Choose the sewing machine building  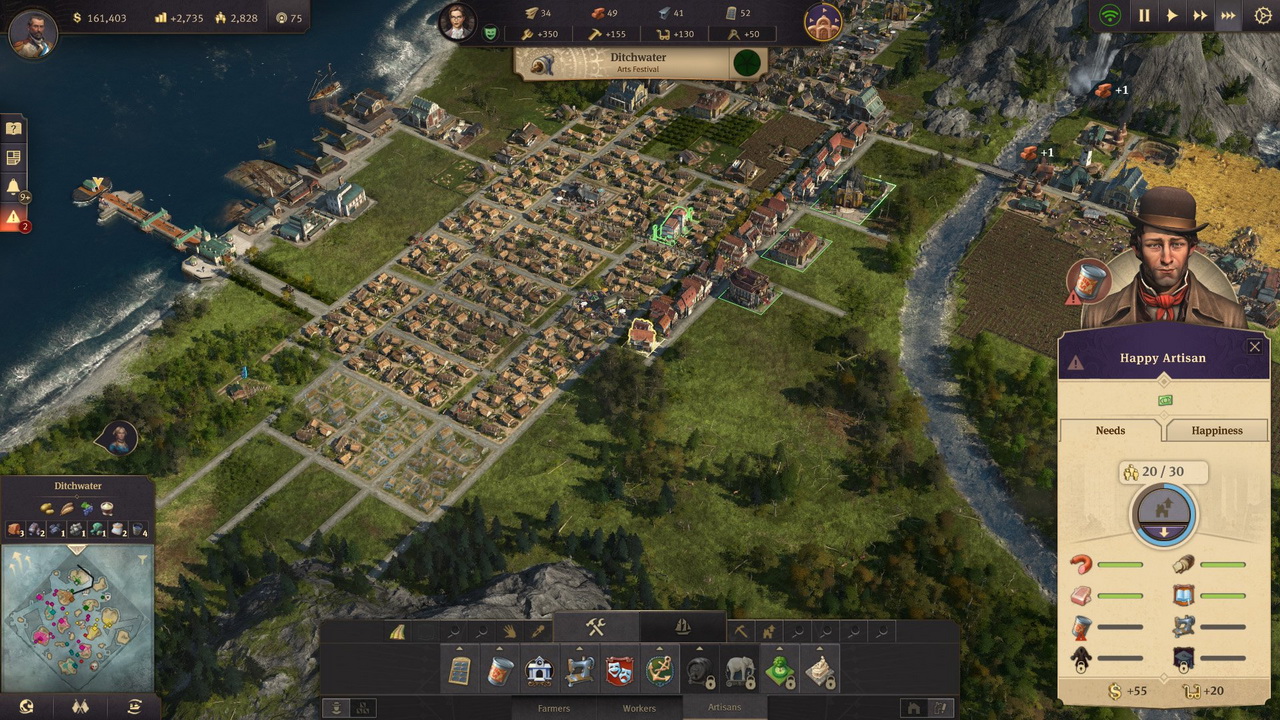580,671
